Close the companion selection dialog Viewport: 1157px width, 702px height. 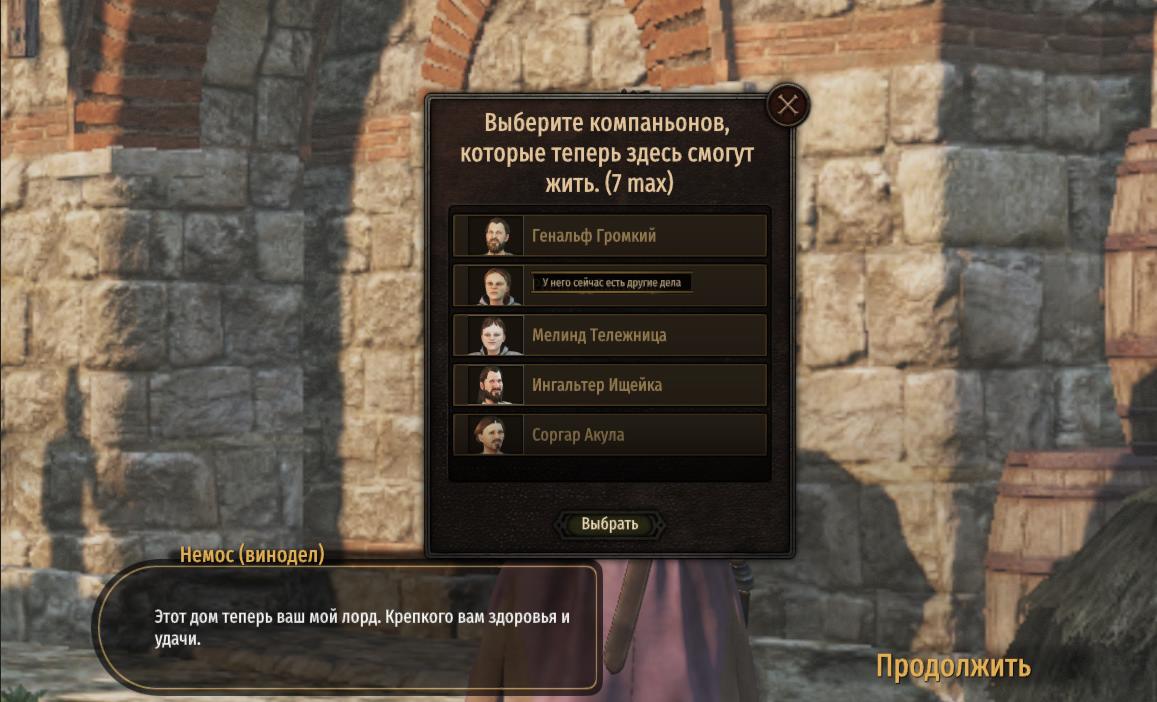click(x=788, y=105)
